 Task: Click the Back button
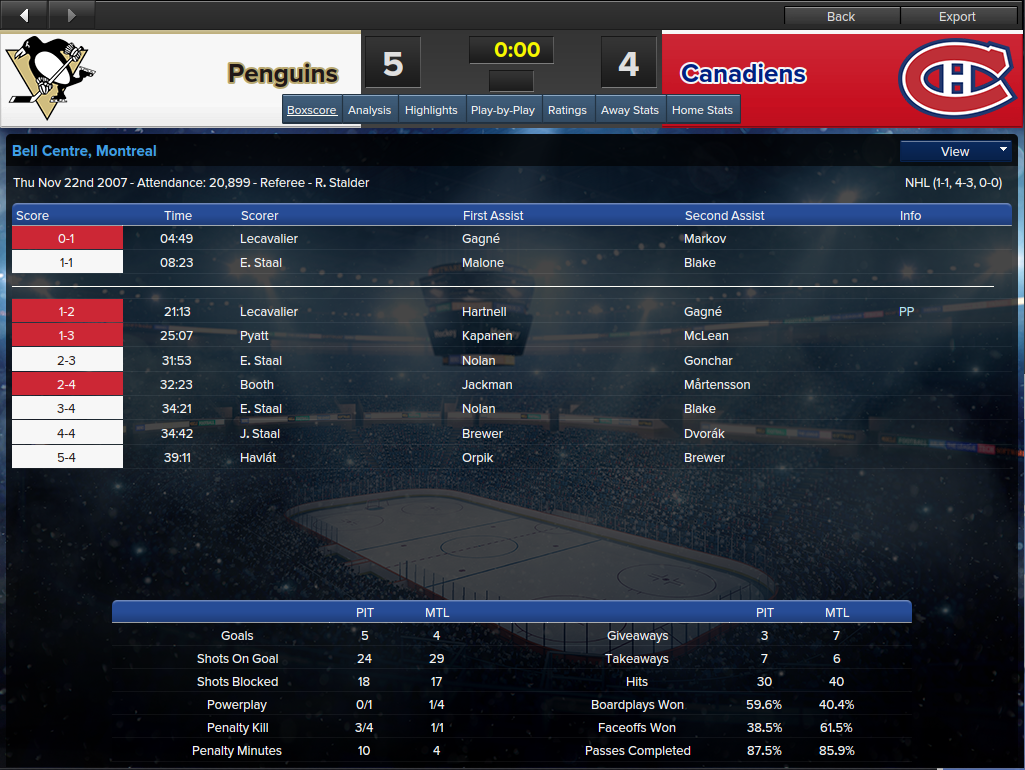coord(841,16)
